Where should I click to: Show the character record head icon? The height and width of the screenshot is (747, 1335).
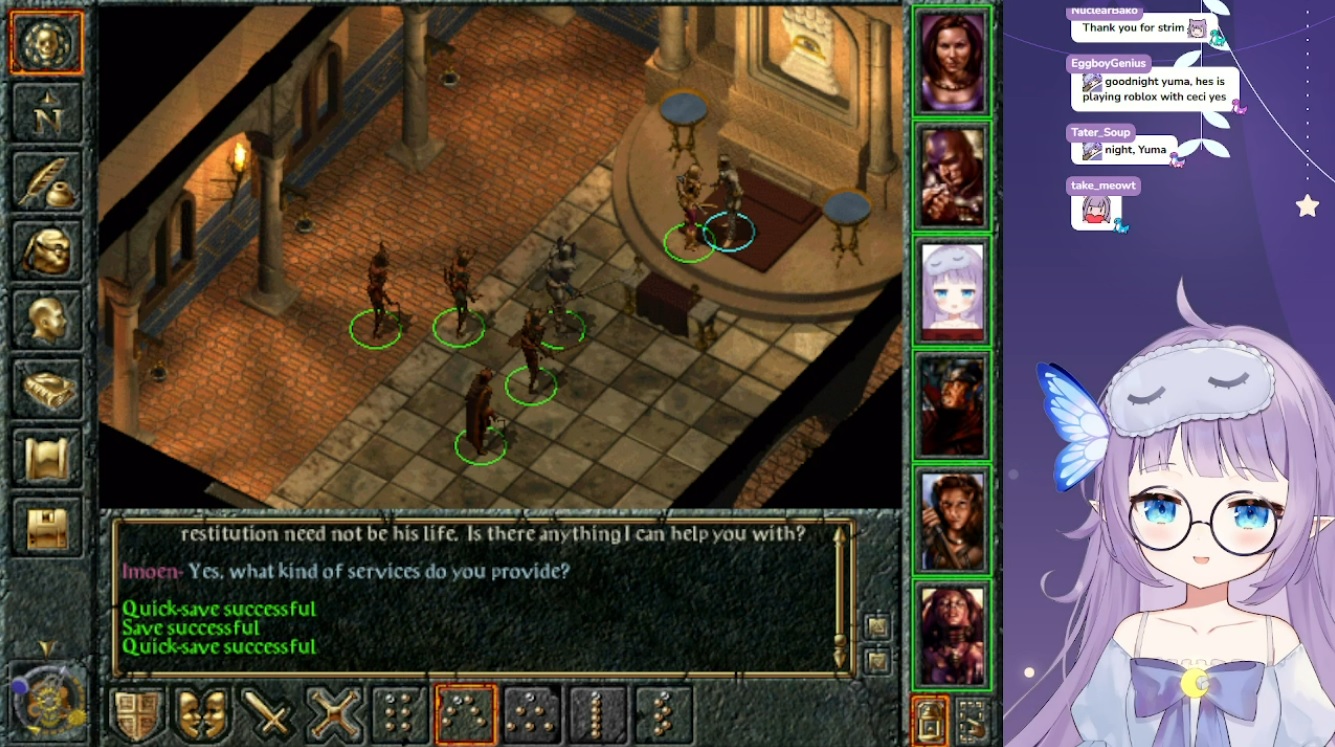47,319
